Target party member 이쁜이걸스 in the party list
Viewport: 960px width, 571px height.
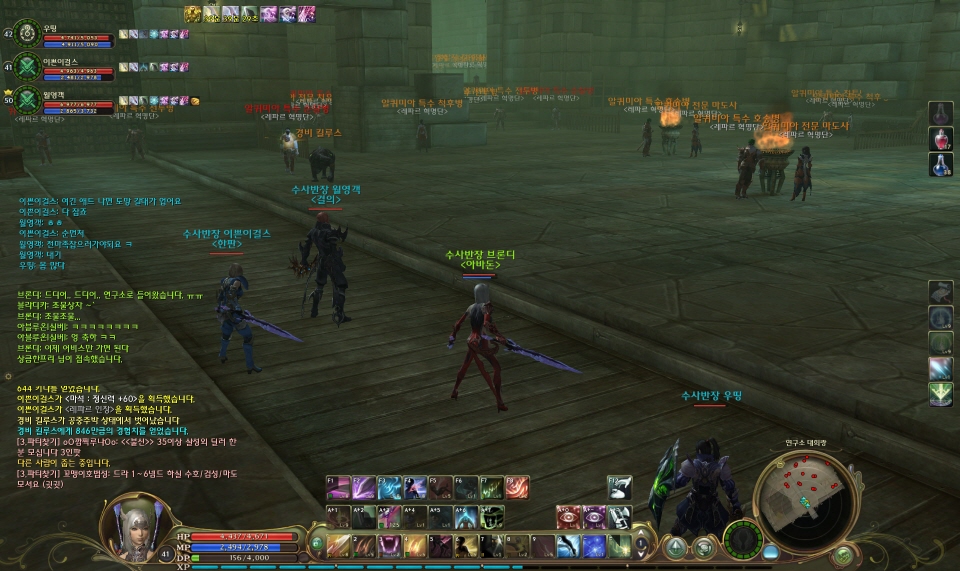pos(25,67)
